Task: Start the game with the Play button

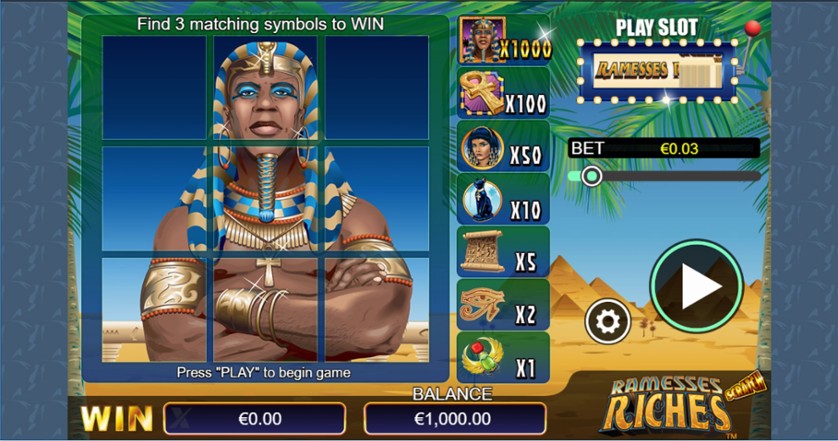Action: point(697,287)
